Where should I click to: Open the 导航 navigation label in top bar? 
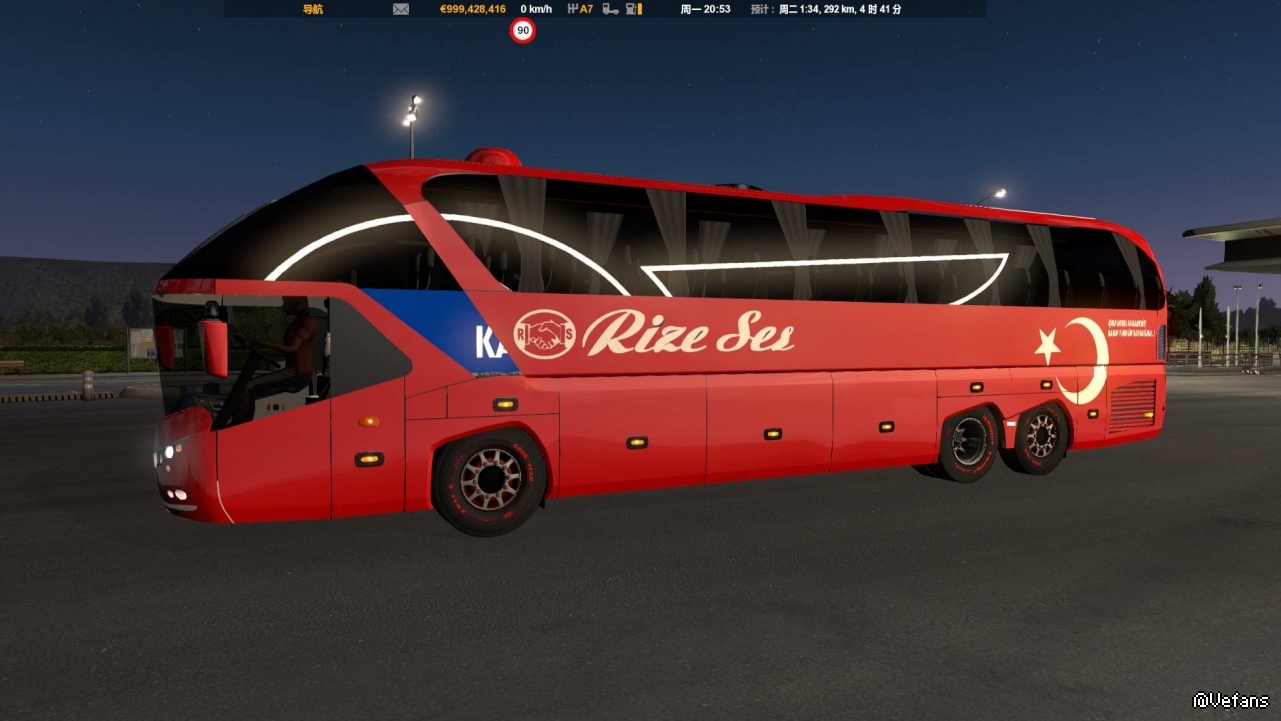pos(313,9)
